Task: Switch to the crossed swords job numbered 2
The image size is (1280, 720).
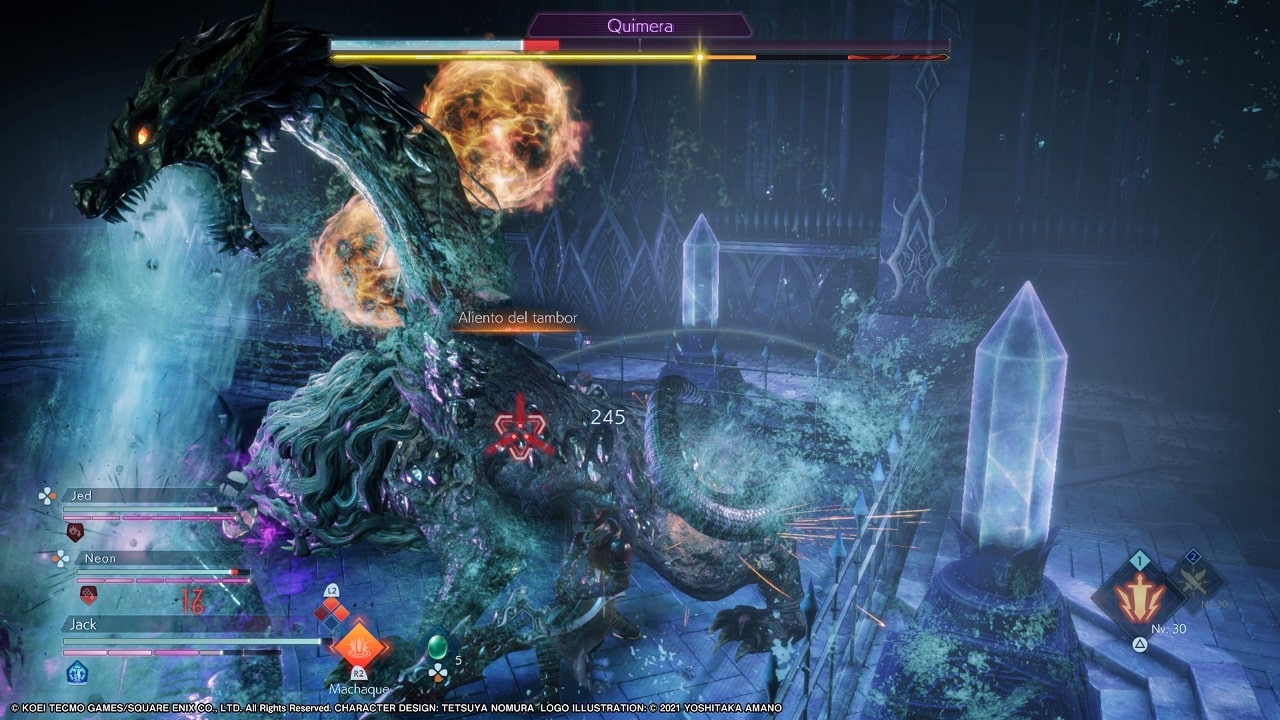Action: [1195, 579]
